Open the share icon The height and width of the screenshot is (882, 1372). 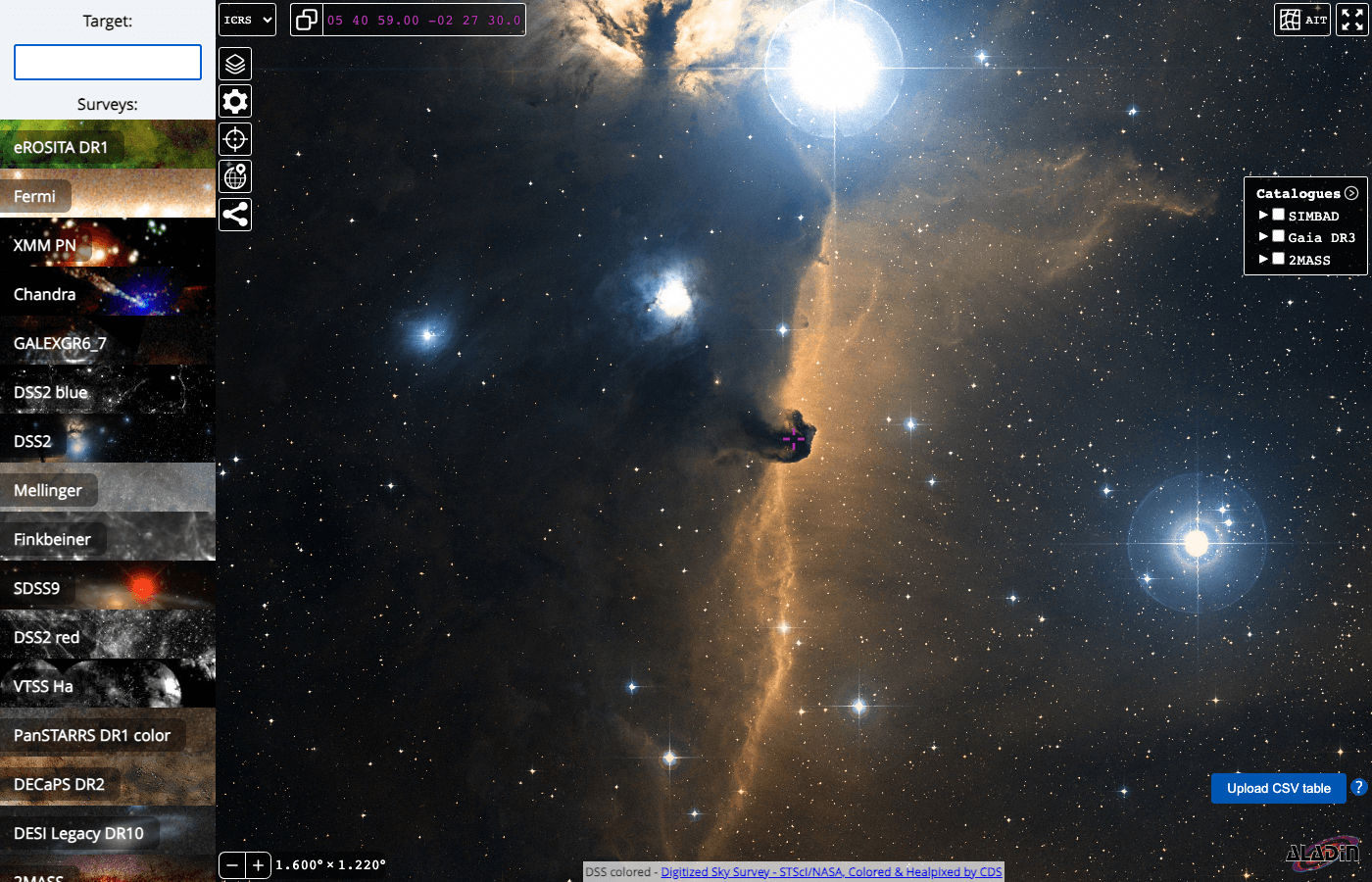point(235,214)
